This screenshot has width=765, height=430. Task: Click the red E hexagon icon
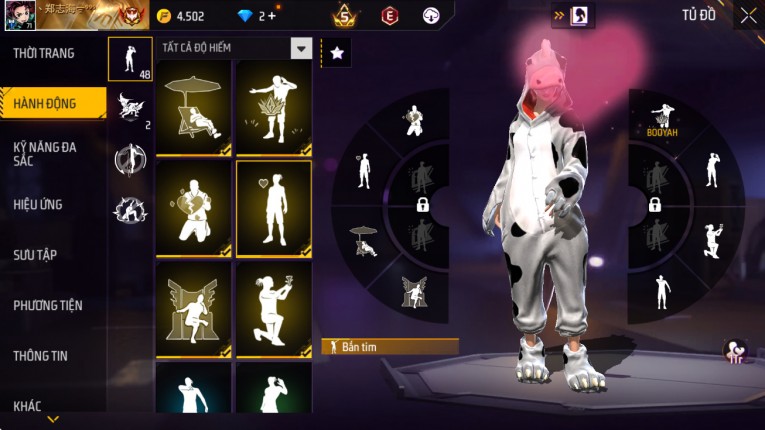coord(389,15)
